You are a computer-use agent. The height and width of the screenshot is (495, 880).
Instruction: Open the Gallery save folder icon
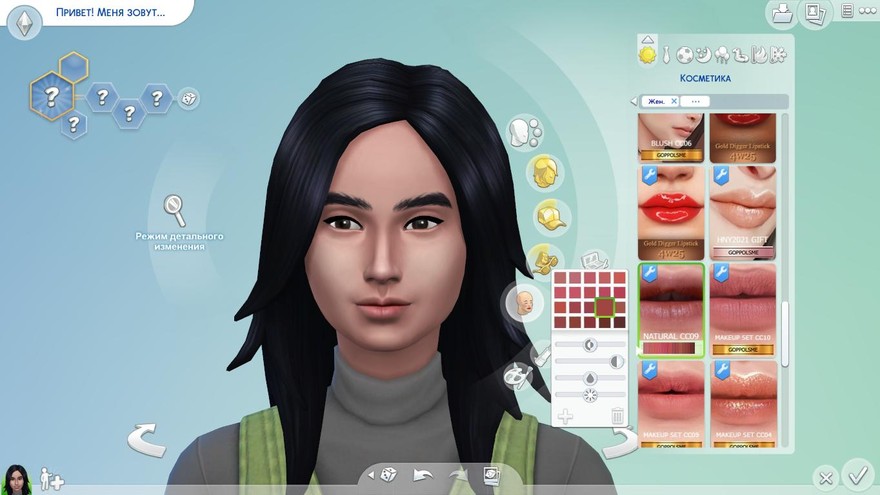pos(782,13)
